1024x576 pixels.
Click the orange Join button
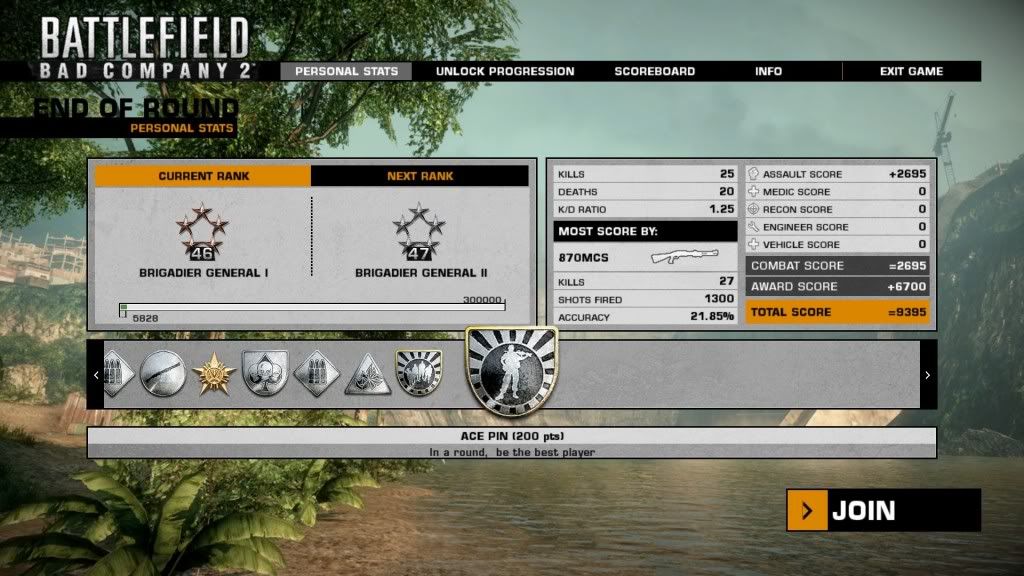(x=883, y=511)
